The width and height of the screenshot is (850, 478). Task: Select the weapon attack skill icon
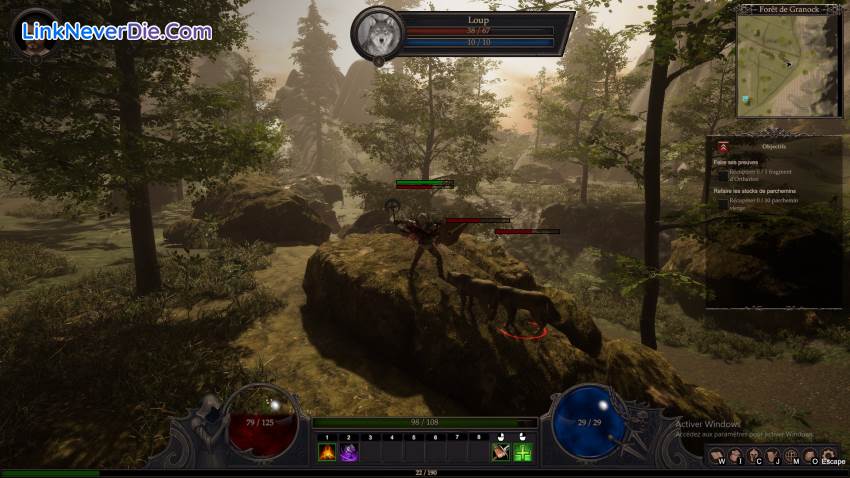pos(500,452)
